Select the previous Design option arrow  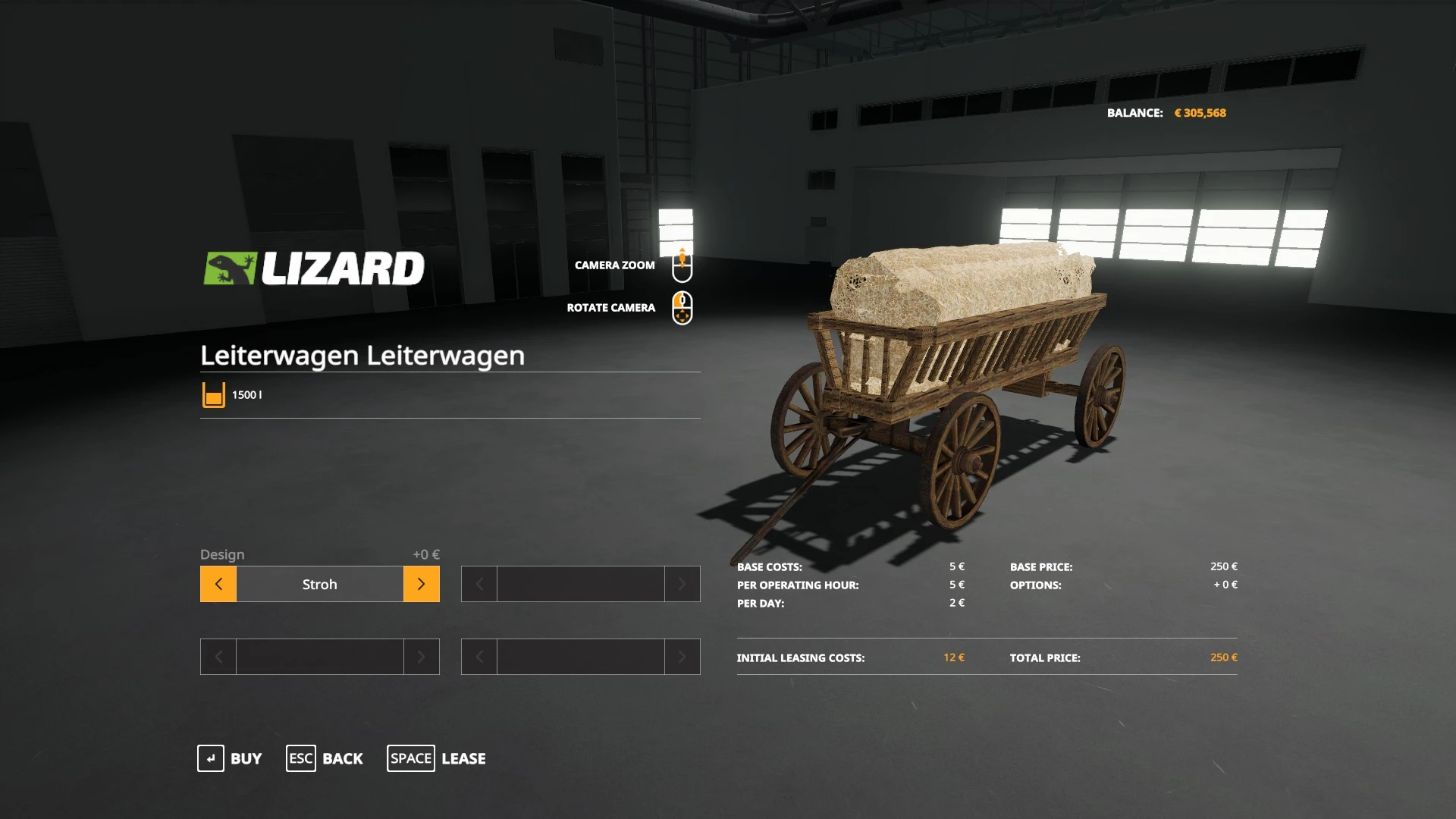[218, 584]
